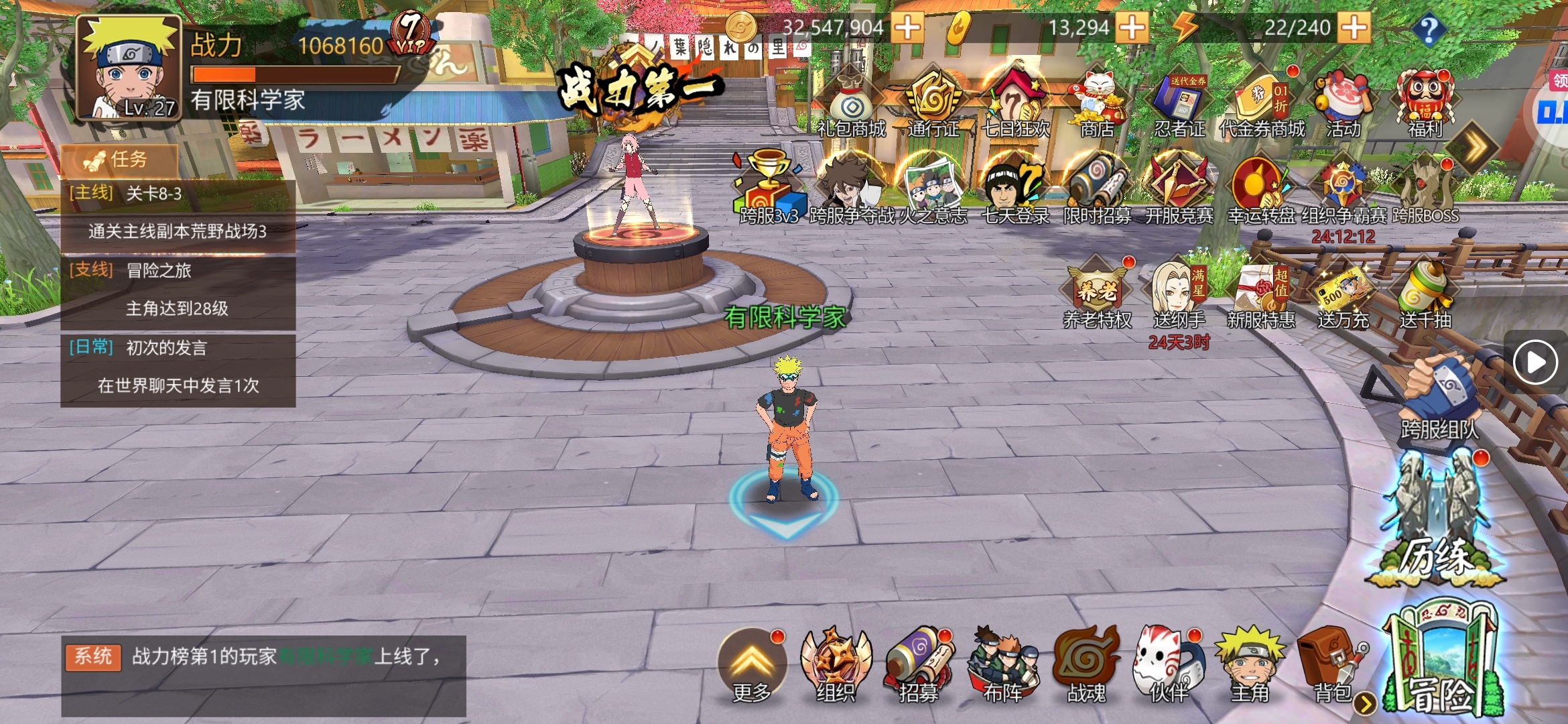Expand the 更多 more button
Screen dimensions: 1568x724
[x=752, y=664]
